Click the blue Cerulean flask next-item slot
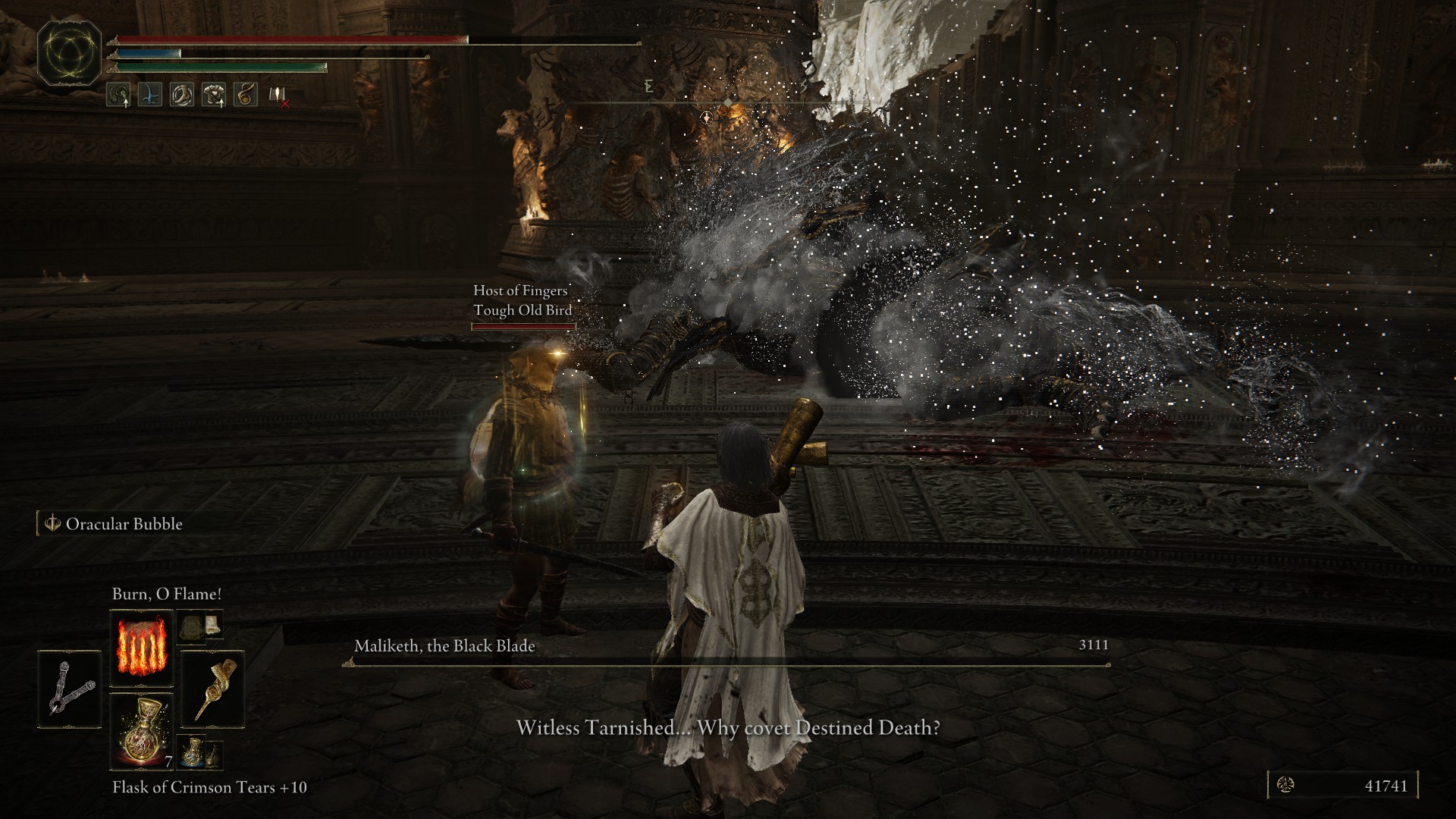The width and height of the screenshot is (1456, 819). point(193,753)
